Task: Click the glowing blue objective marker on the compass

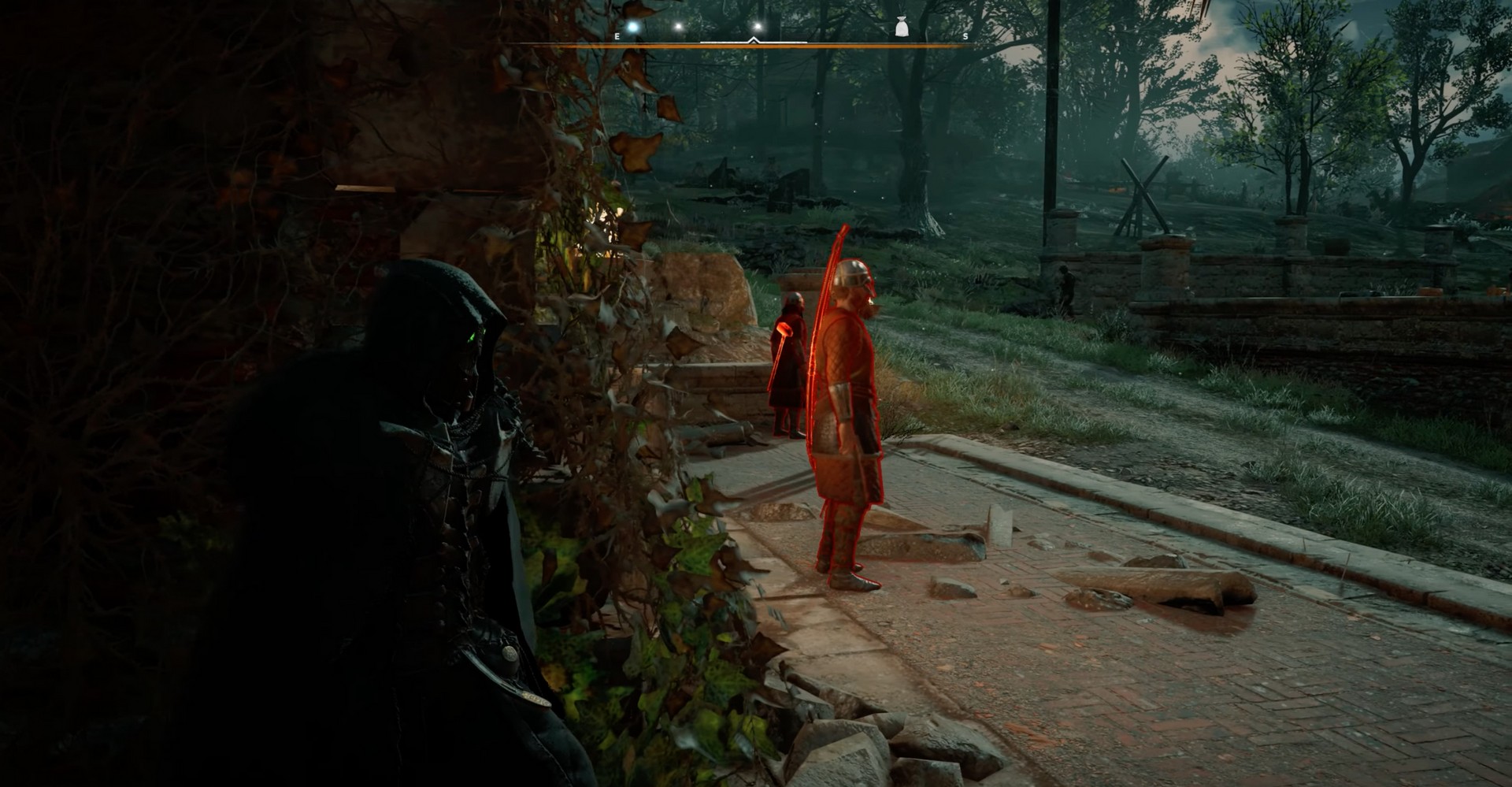Action: tap(632, 25)
